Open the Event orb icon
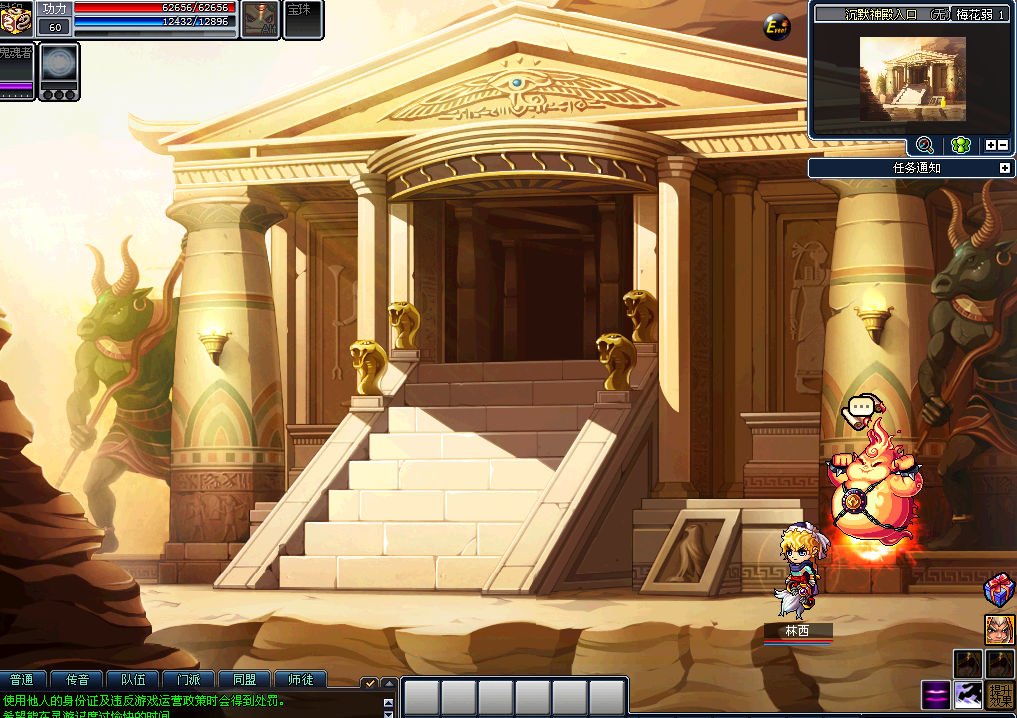Viewport: 1017px width, 718px height. pos(777,27)
